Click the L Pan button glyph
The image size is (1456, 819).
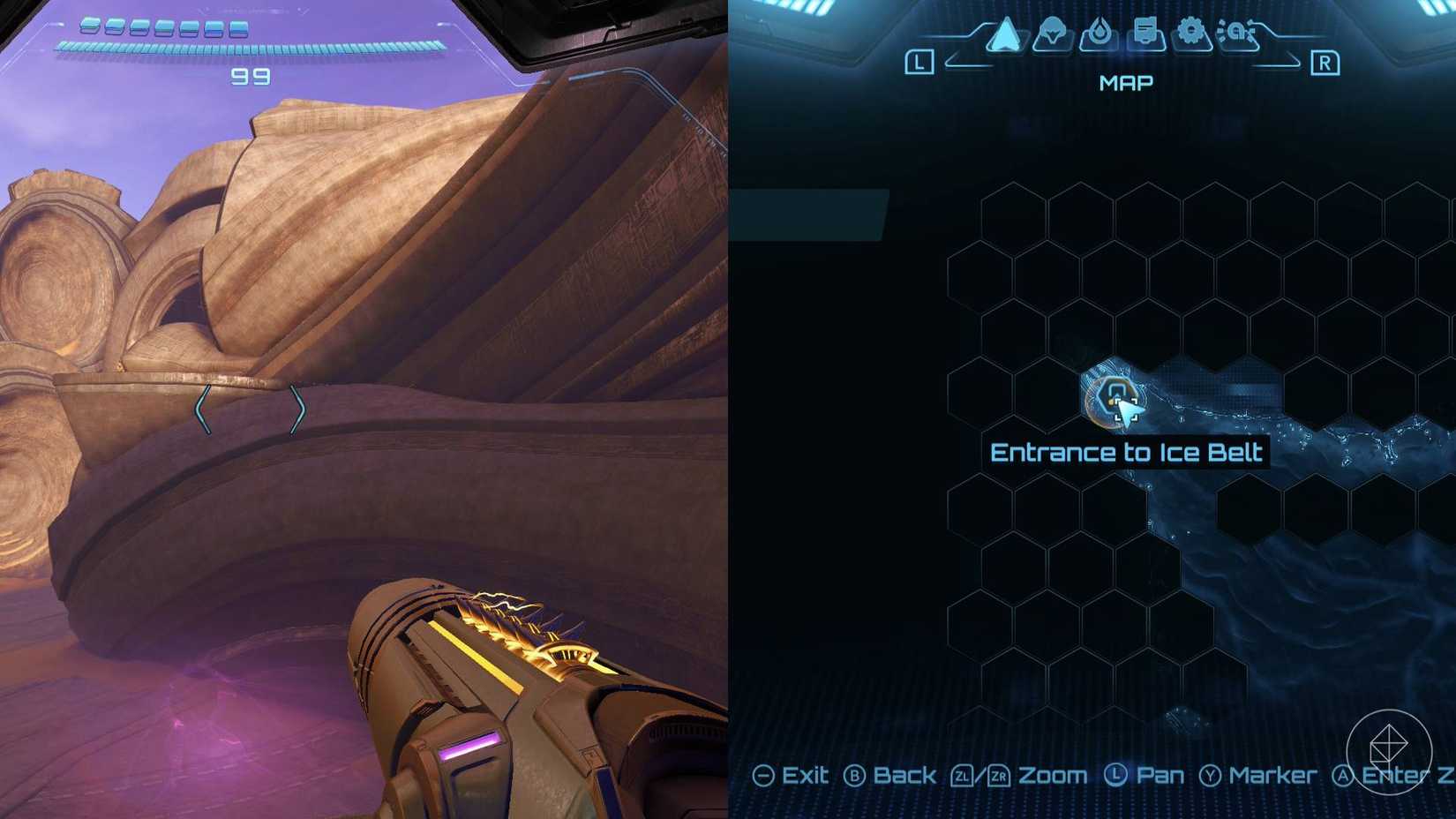point(1116,776)
